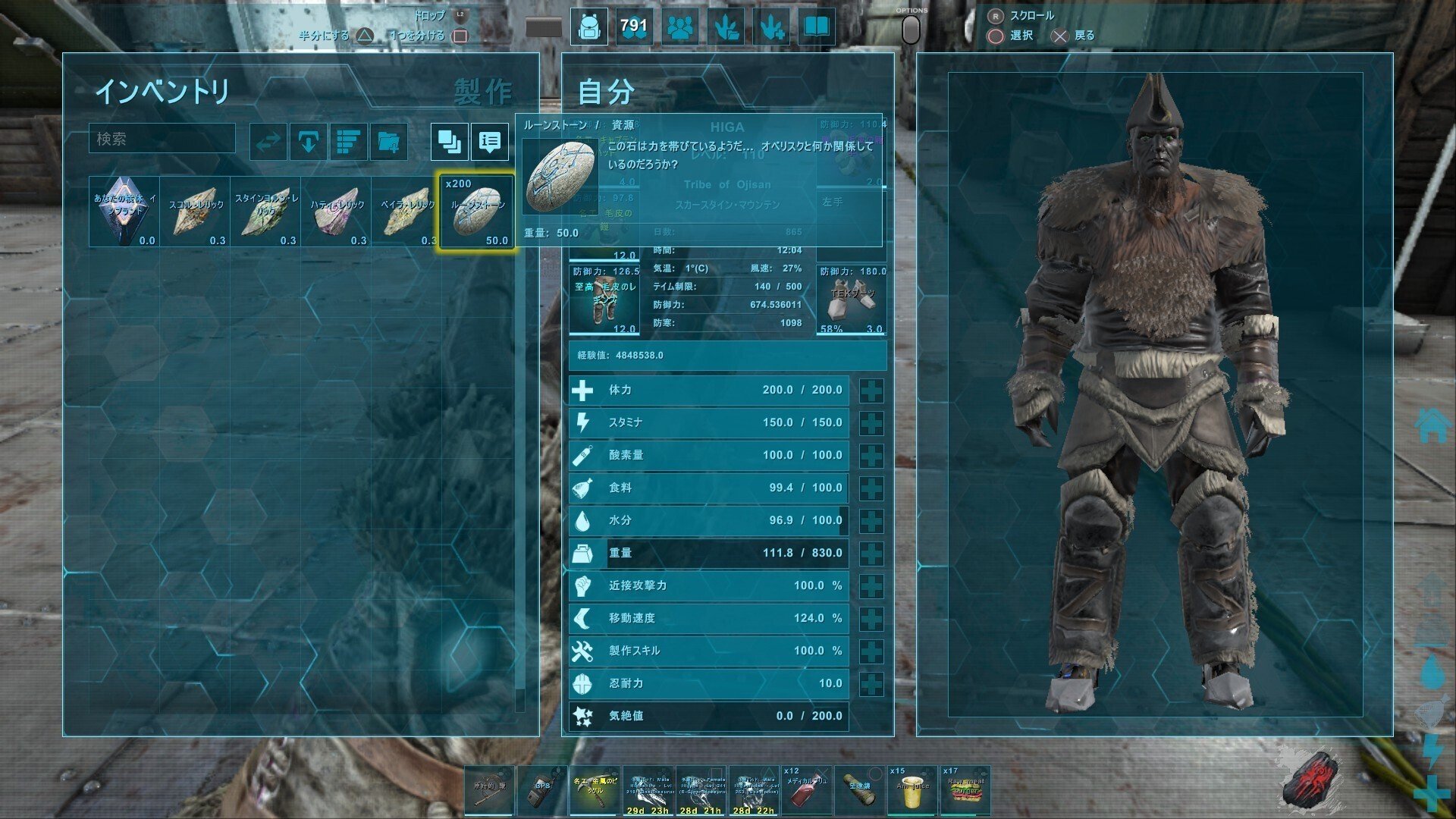Select the specimen implant item slot
The width and height of the screenshot is (1456, 819).
pyautogui.click(x=124, y=212)
